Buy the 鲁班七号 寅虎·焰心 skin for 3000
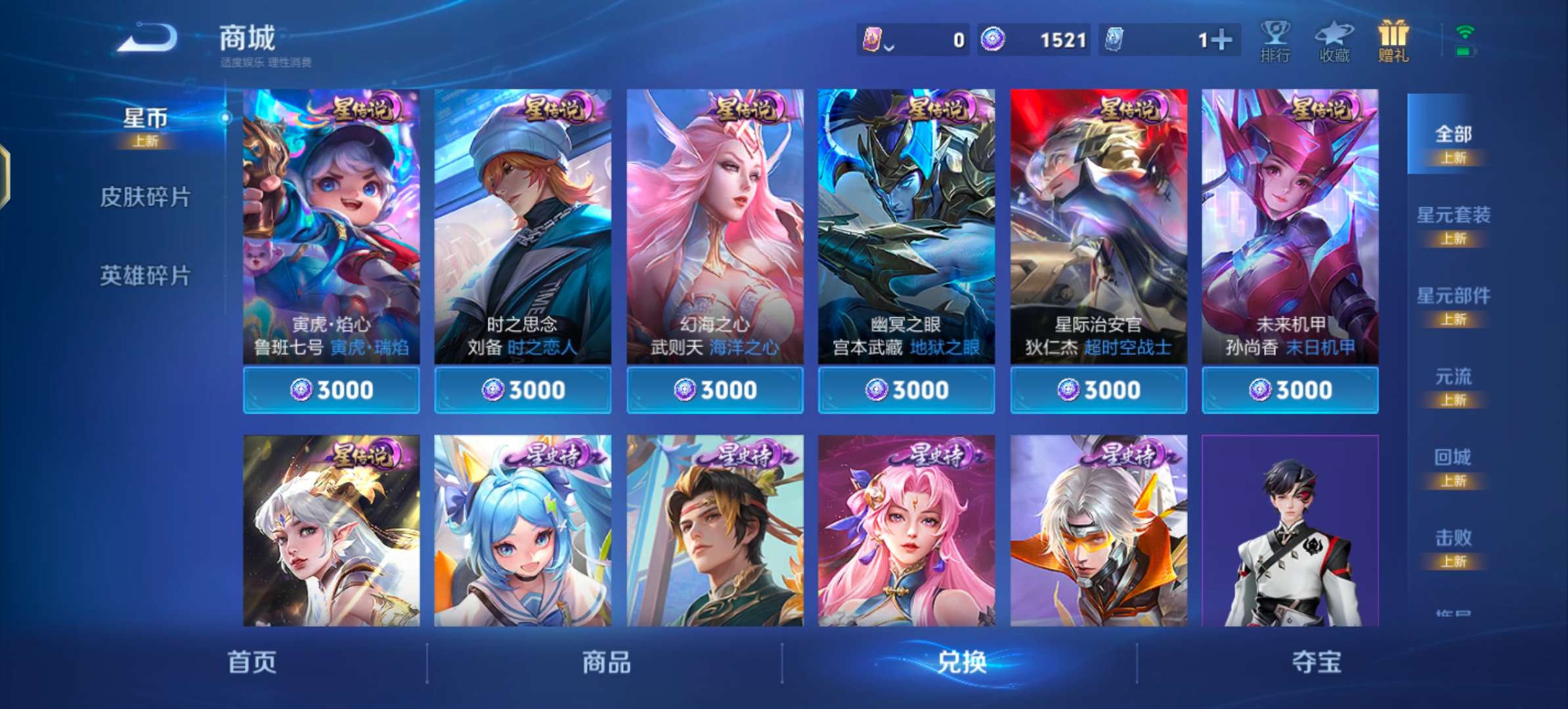1568x709 pixels. coord(331,389)
